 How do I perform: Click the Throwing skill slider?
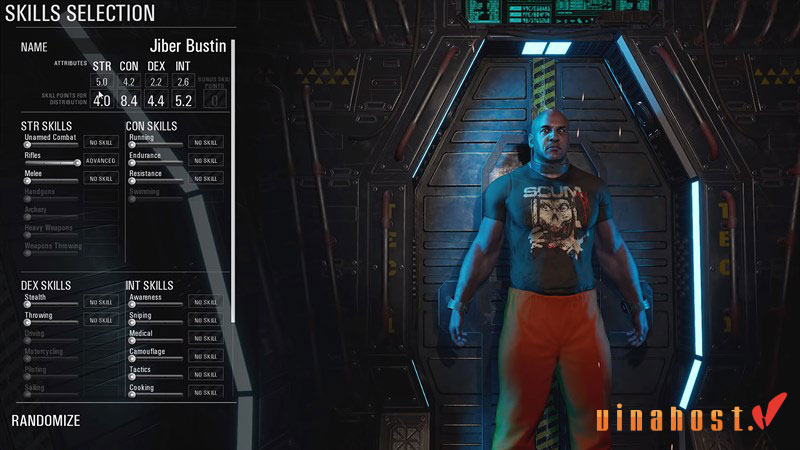pos(50,322)
